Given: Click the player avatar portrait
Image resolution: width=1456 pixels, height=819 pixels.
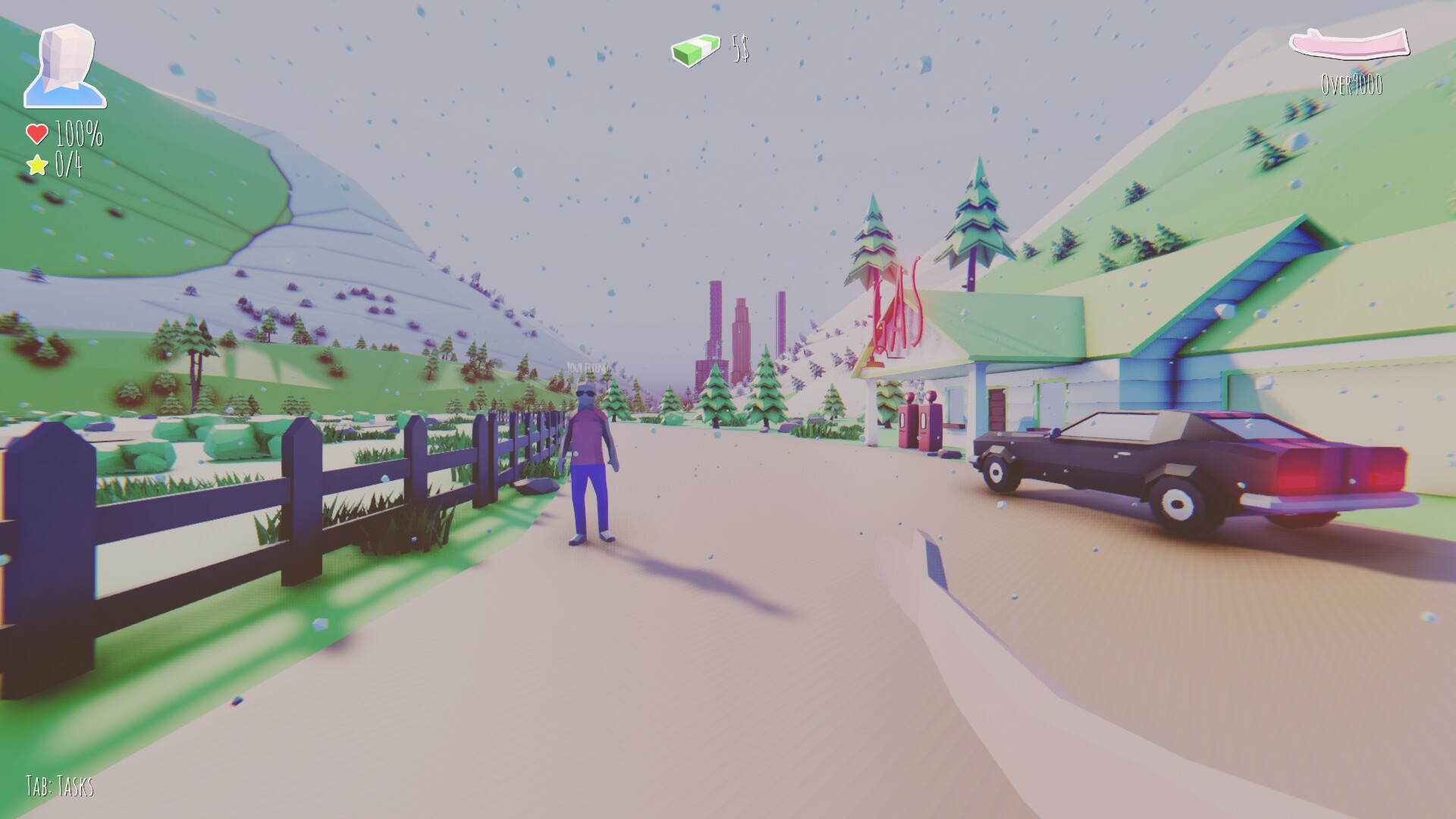Looking at the screenshot, I should coord(64,64).
